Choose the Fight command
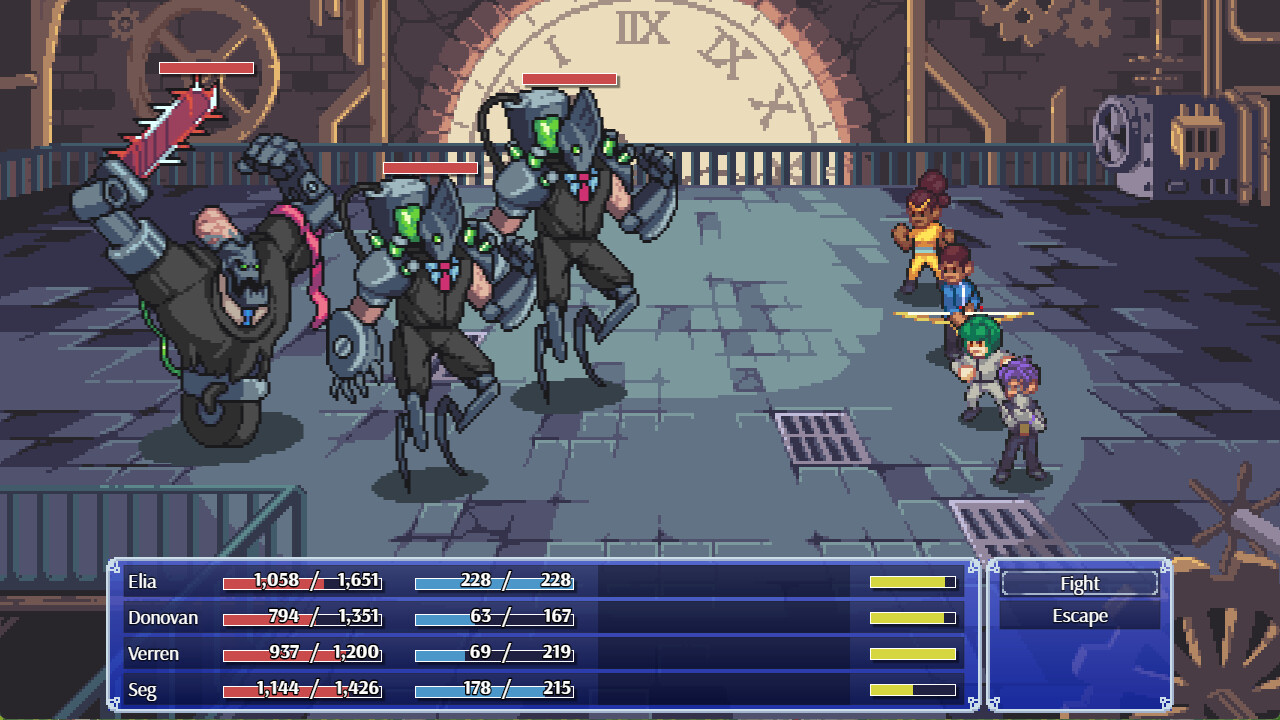The image size is (1280, 720). click(x=1079, y=584)
